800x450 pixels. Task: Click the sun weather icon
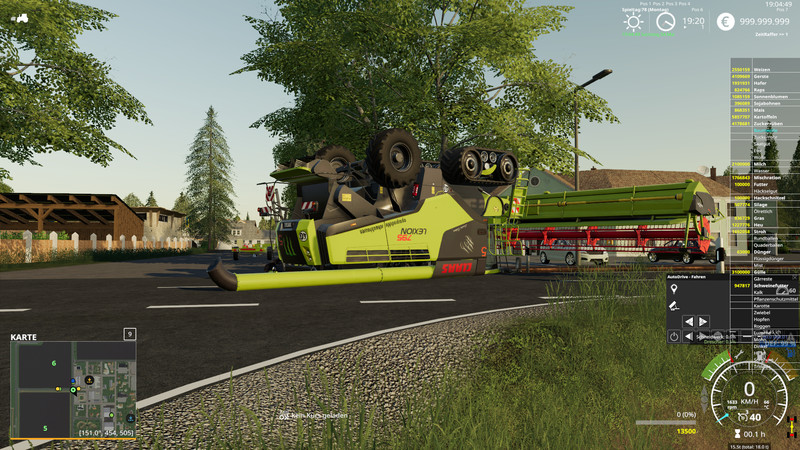click(633, 21)
